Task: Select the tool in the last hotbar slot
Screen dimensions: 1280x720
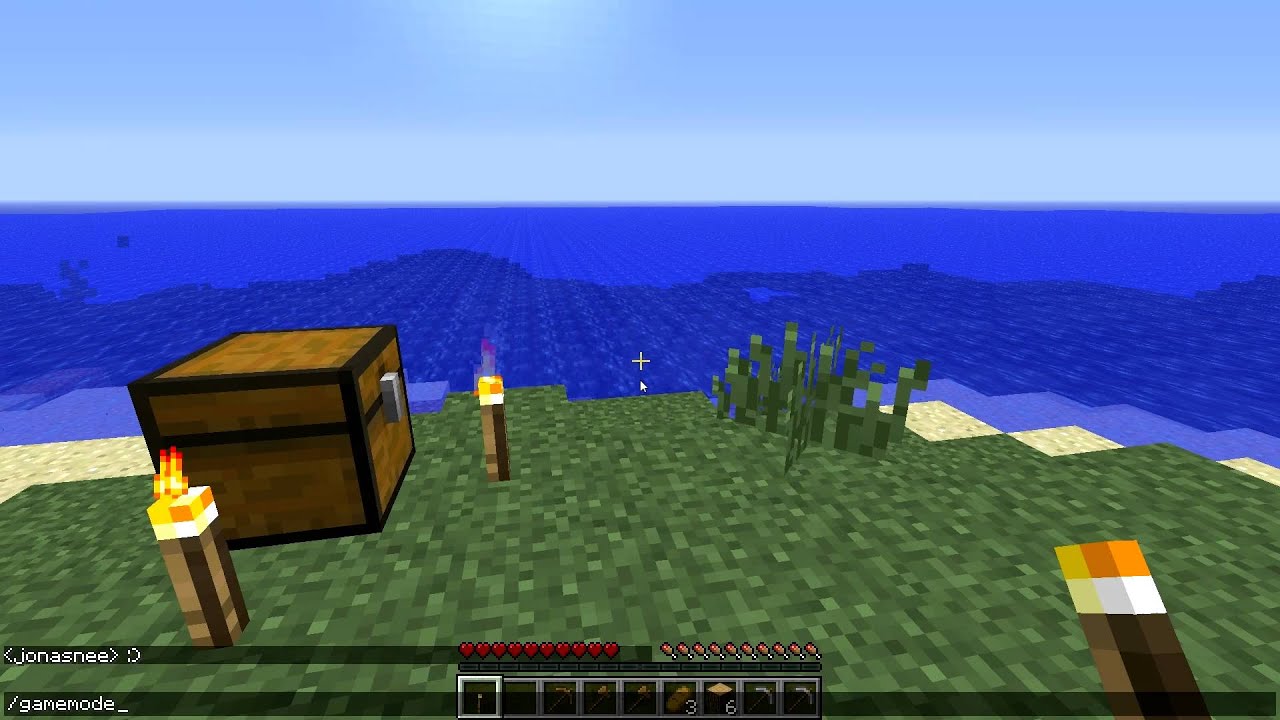Action: coord(800,695)
